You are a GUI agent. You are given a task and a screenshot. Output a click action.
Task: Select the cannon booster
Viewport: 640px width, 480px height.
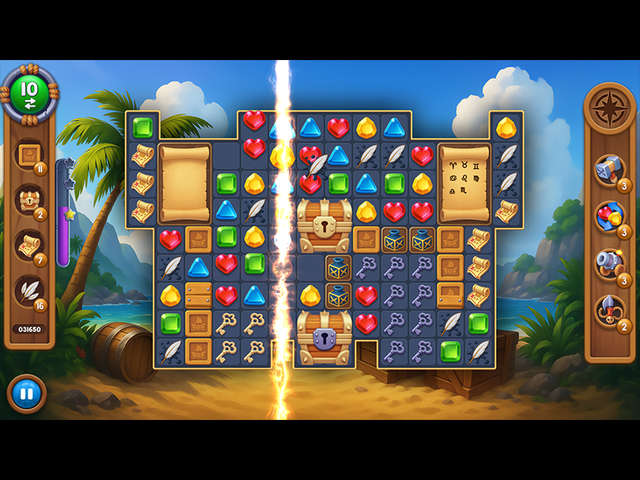(608, 263)
